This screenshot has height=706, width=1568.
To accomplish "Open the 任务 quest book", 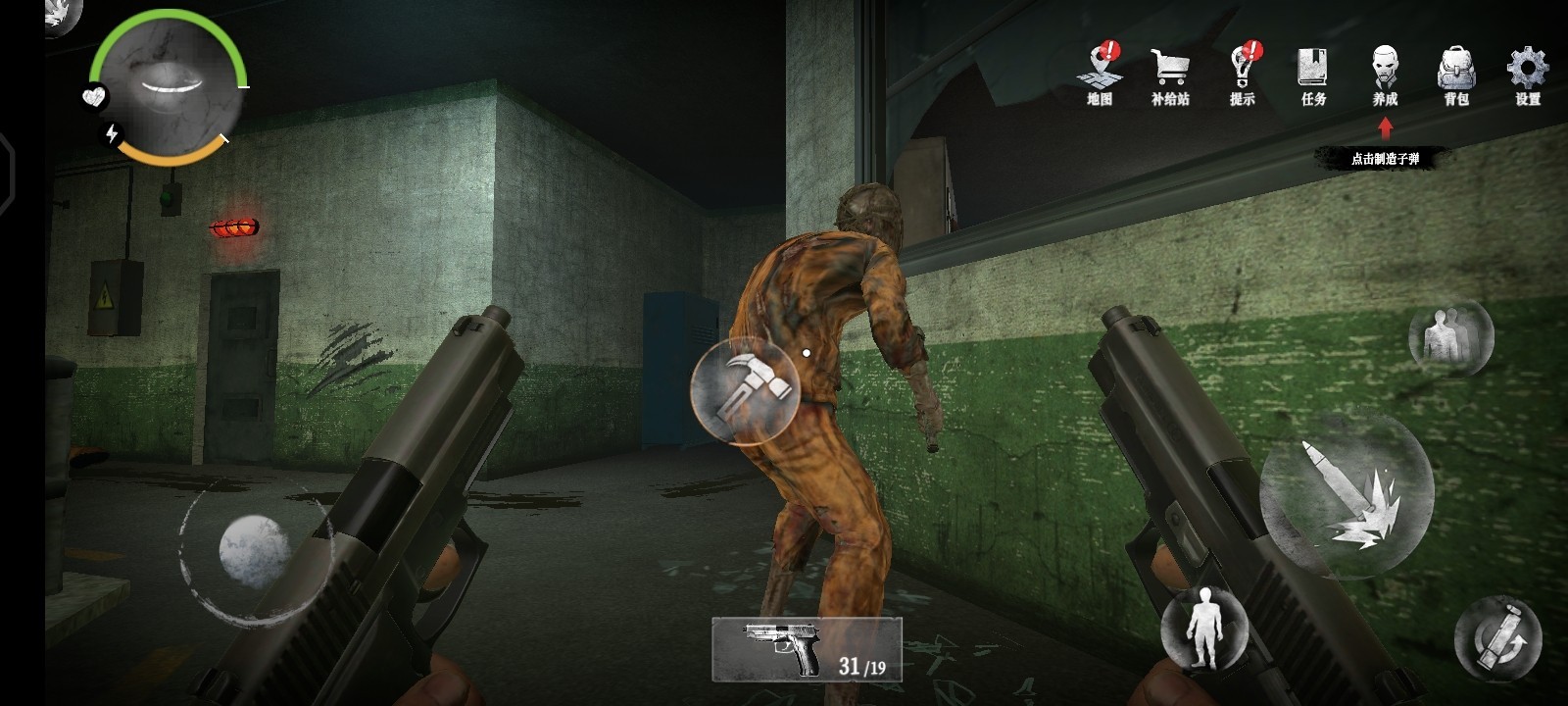I will point(1313,73).
